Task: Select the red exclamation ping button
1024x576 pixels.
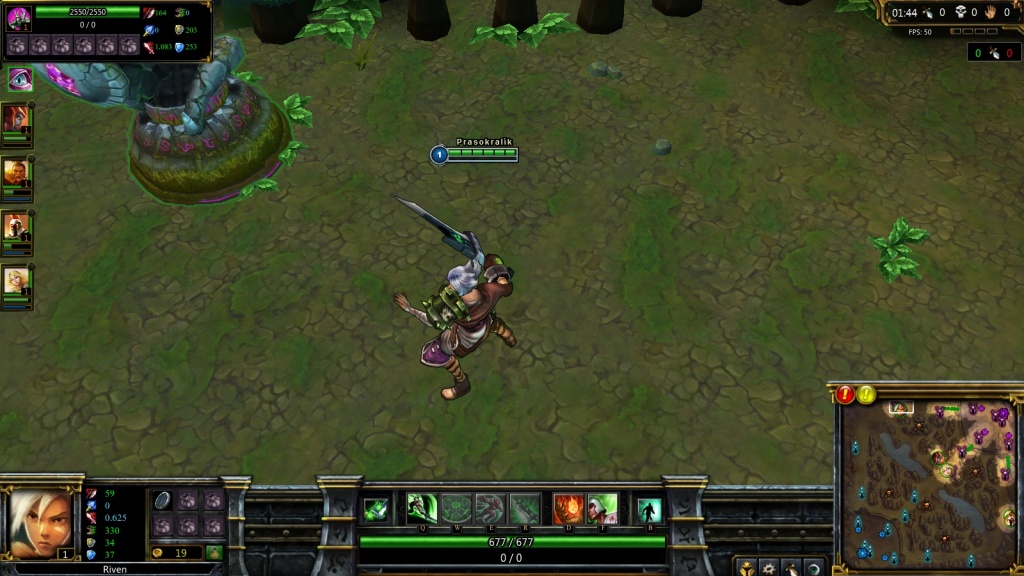Action: point(846,394)
